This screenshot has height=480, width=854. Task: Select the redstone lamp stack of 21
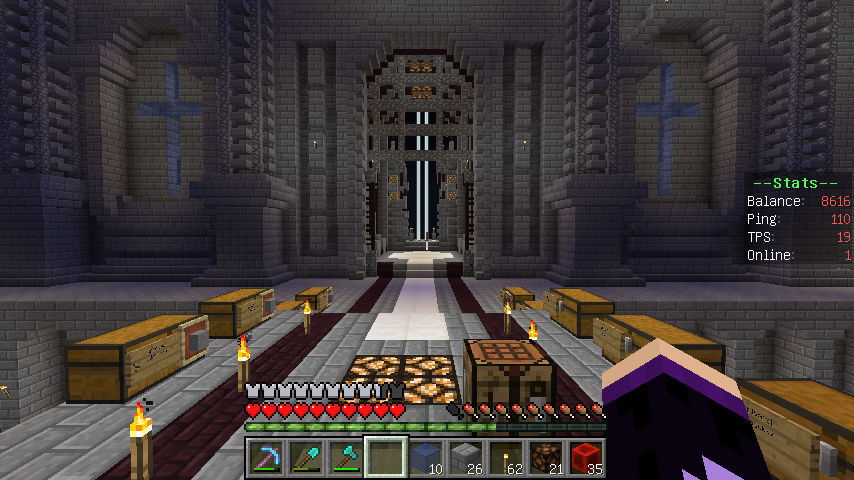pyautogui.click(x=545, y=457)
